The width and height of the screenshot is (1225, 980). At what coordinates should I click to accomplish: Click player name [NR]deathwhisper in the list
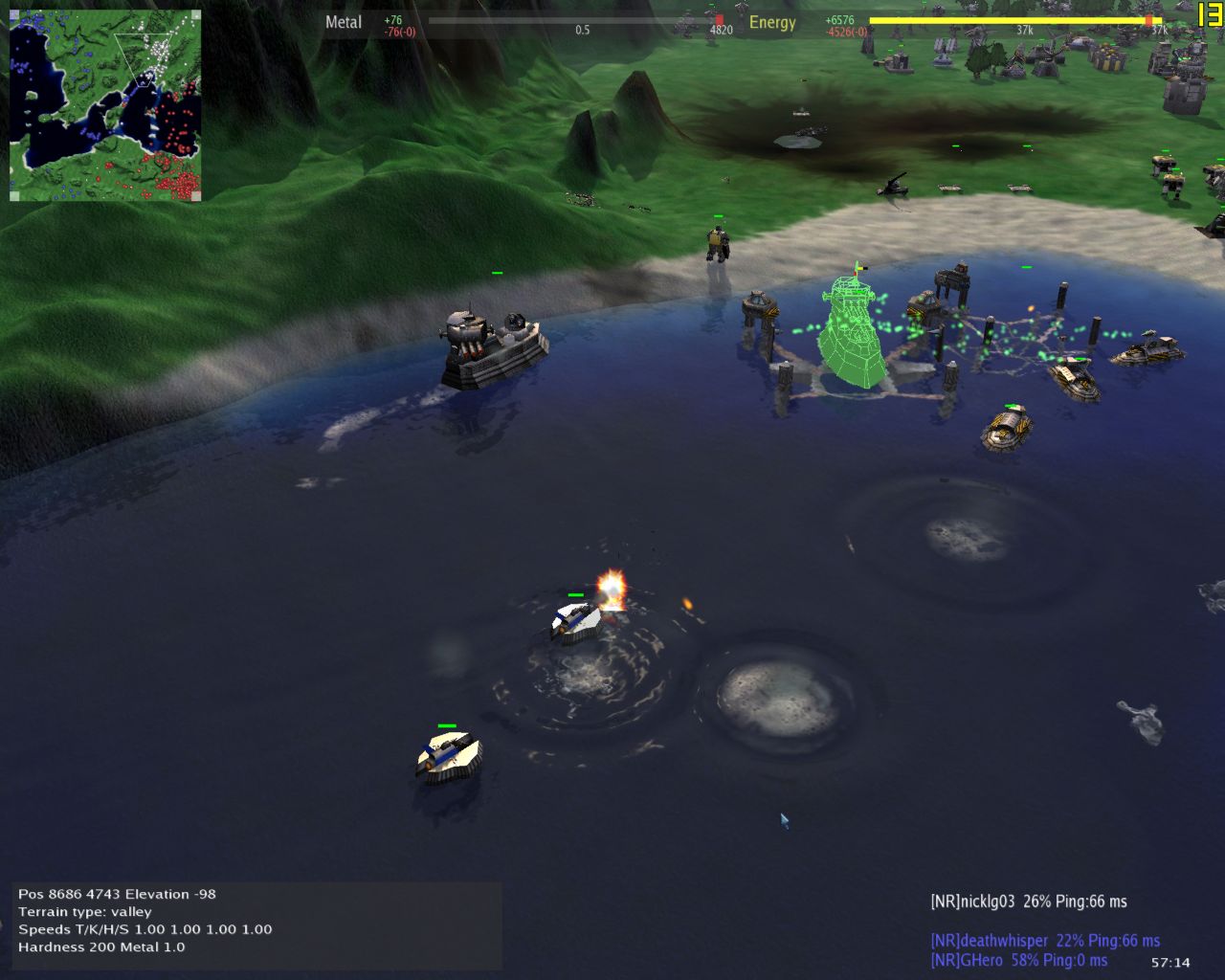(991, 941)
